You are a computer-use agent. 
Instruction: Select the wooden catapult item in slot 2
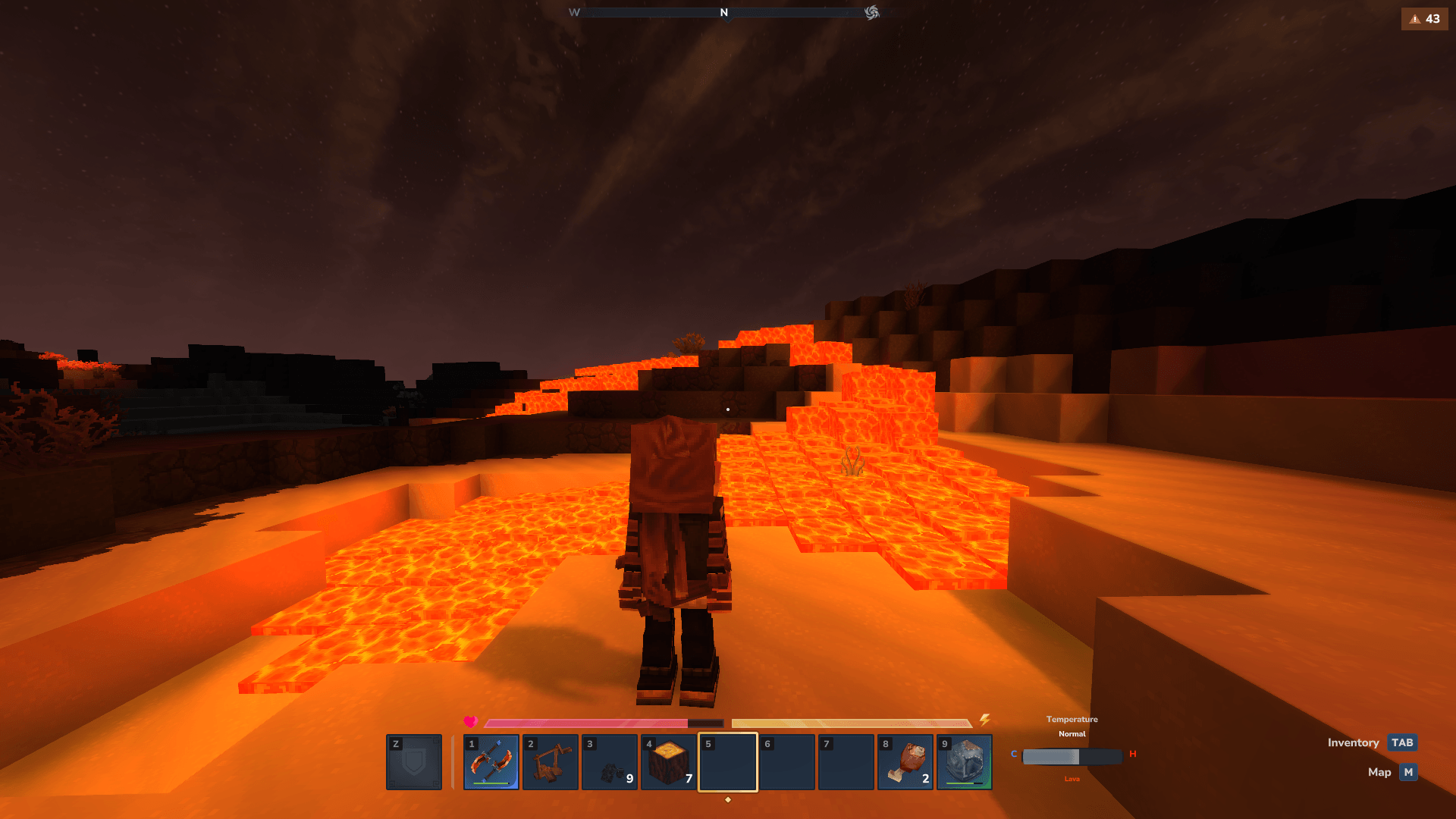551,762
